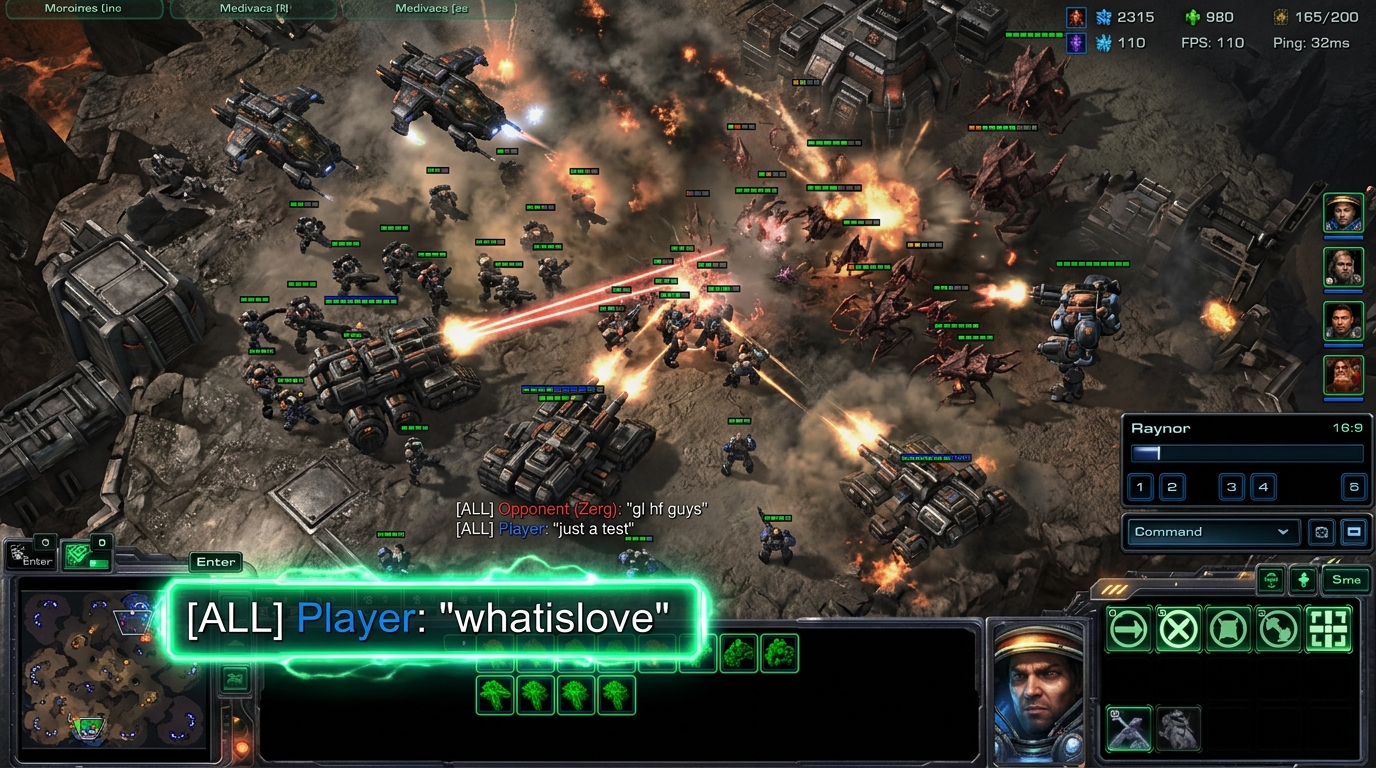Image resolution: width=1376 pixels, height=768 pixels.
Task: Switch to the Moroines tab
Action: 84,9
